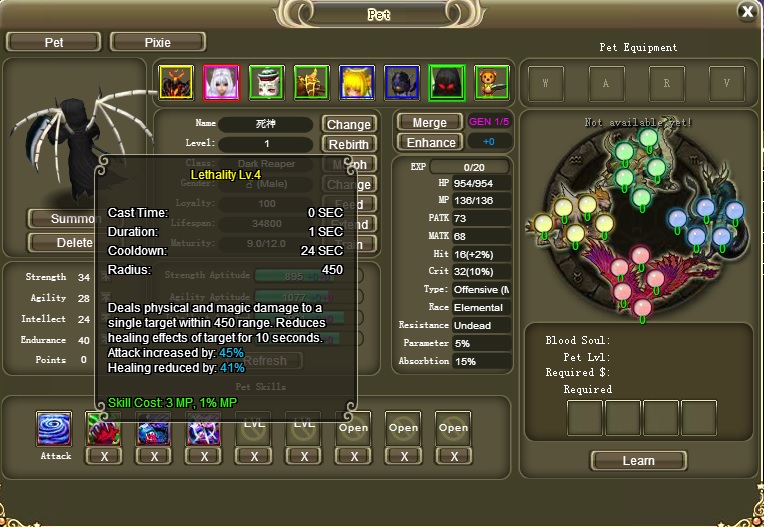Viewport: 764px width, 527px height.
Task: Select the fiery demon pet portrait
Action: coord(176,83)
